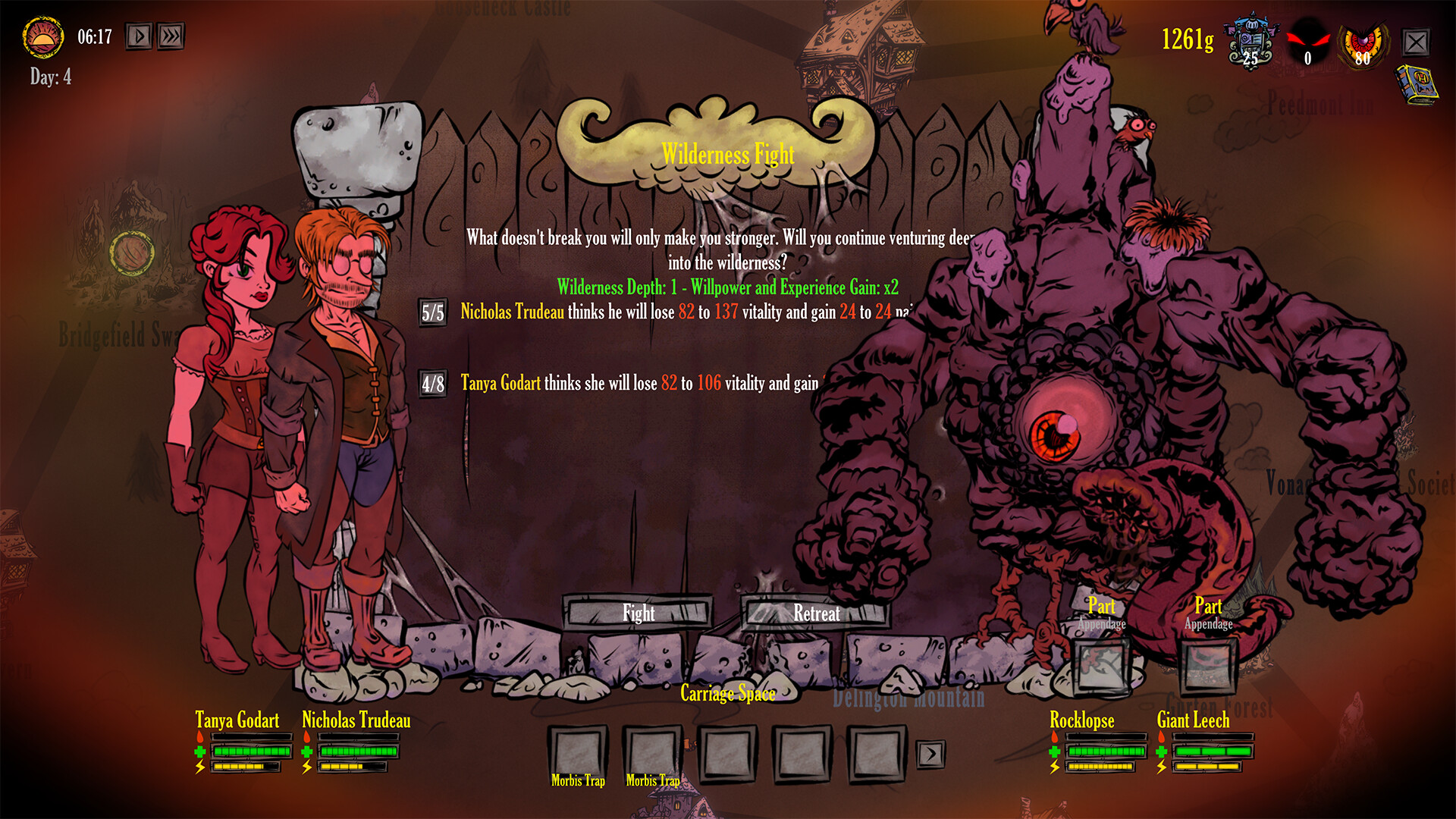Close the screen with the X button

[x=1415, y=42]
